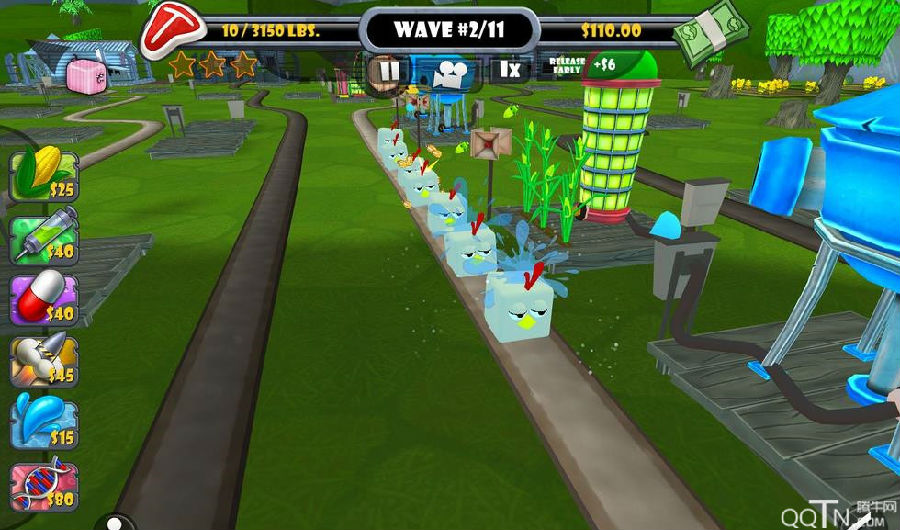
Task: Choose the $15 water splash tower
Action: coord(43,423)
